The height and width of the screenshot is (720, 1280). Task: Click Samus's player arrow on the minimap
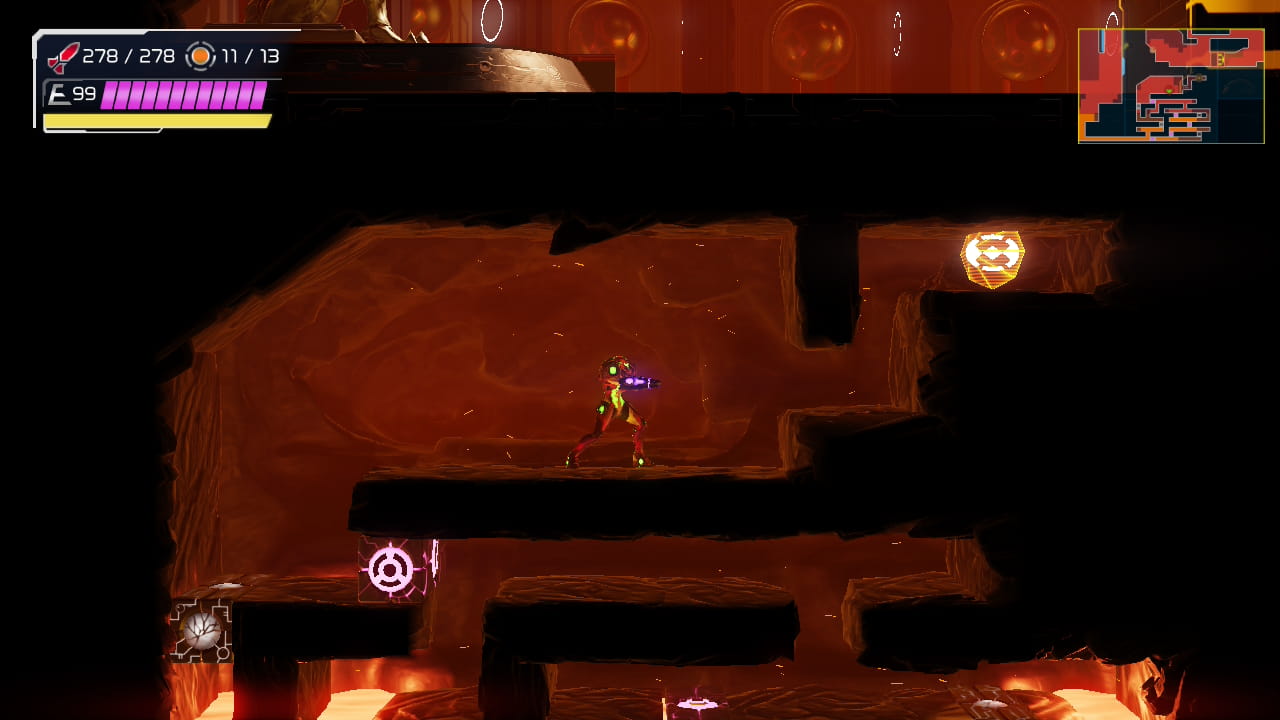pos(1169,91)
